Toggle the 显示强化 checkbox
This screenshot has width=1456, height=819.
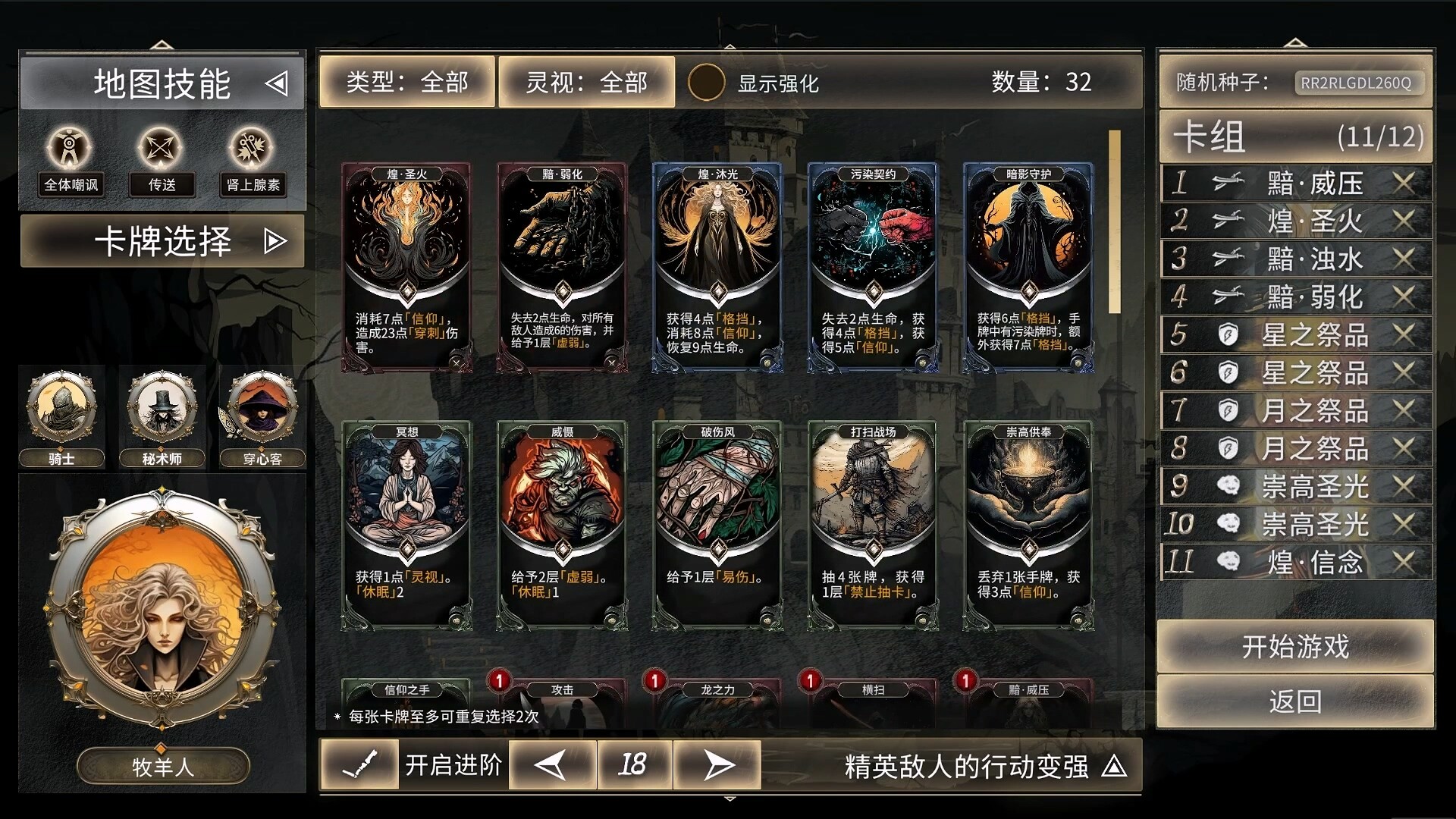coord(706,83)
